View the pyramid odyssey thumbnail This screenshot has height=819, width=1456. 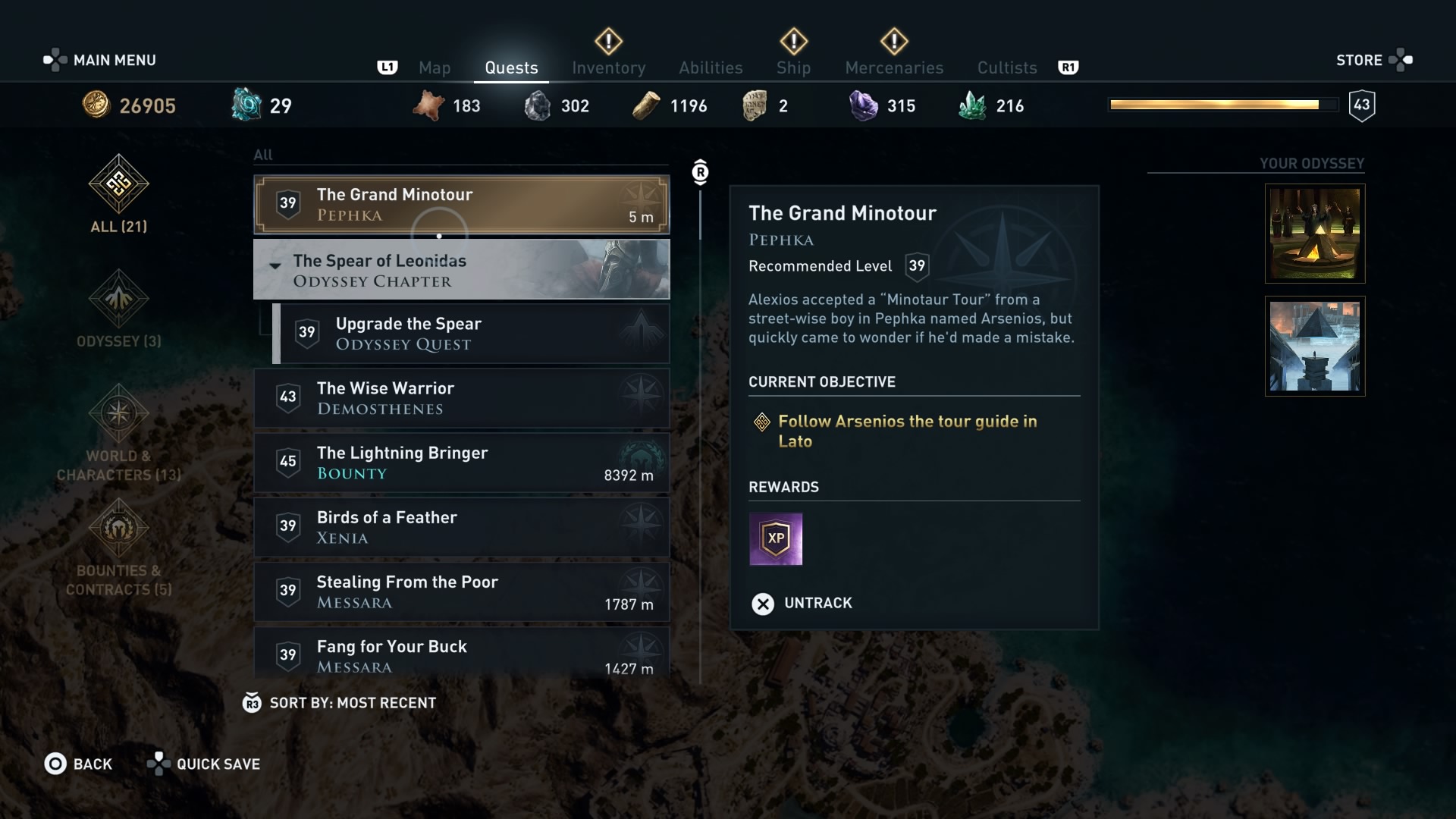(x=1315, y=346)
